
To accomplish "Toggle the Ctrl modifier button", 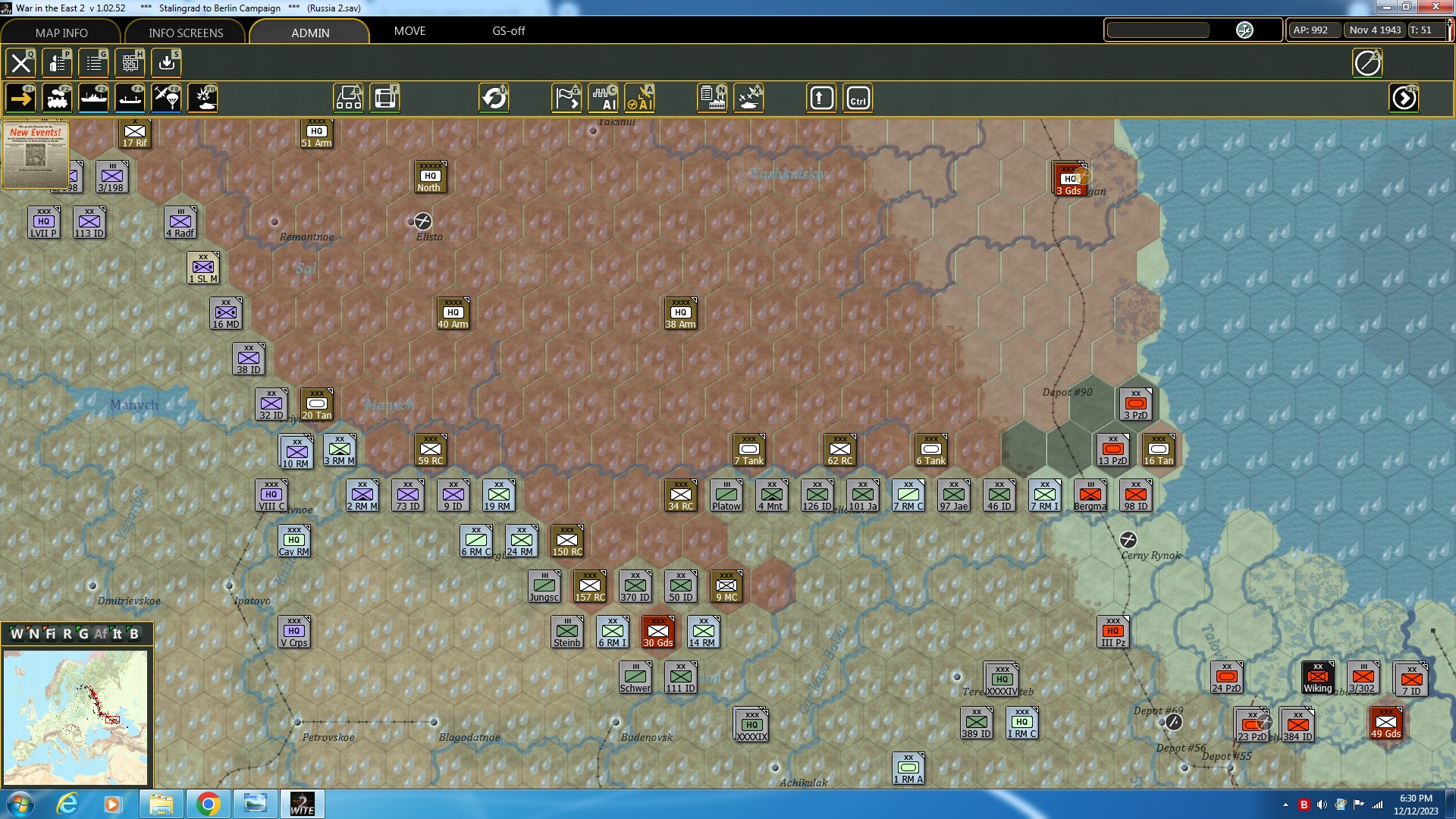I will pos(858,98).
